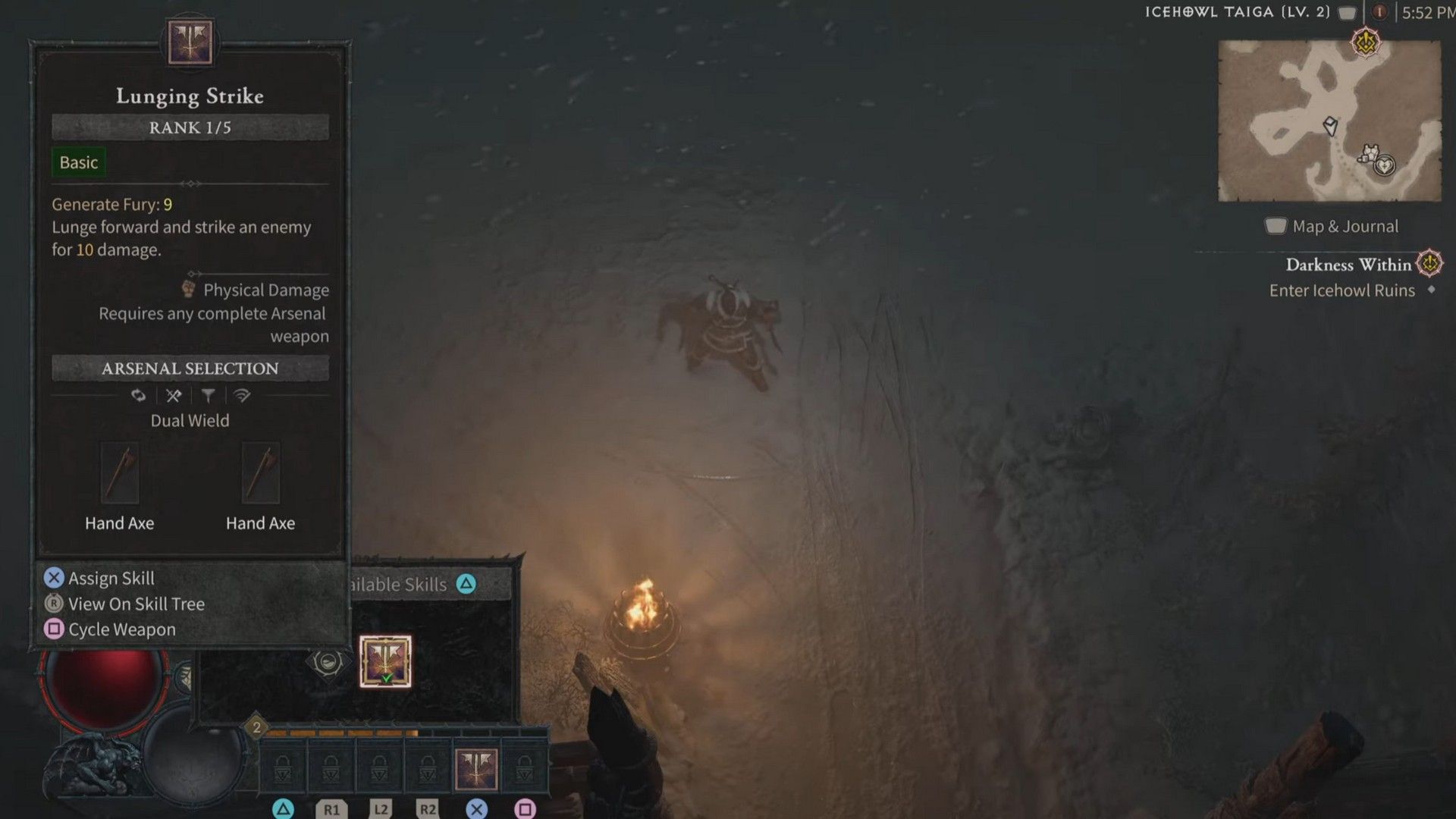The height and width of the screenshot is (819, 1456).
Task: Toggle the funnel-shaped weapon category icon
Action: tap(209, 394)
